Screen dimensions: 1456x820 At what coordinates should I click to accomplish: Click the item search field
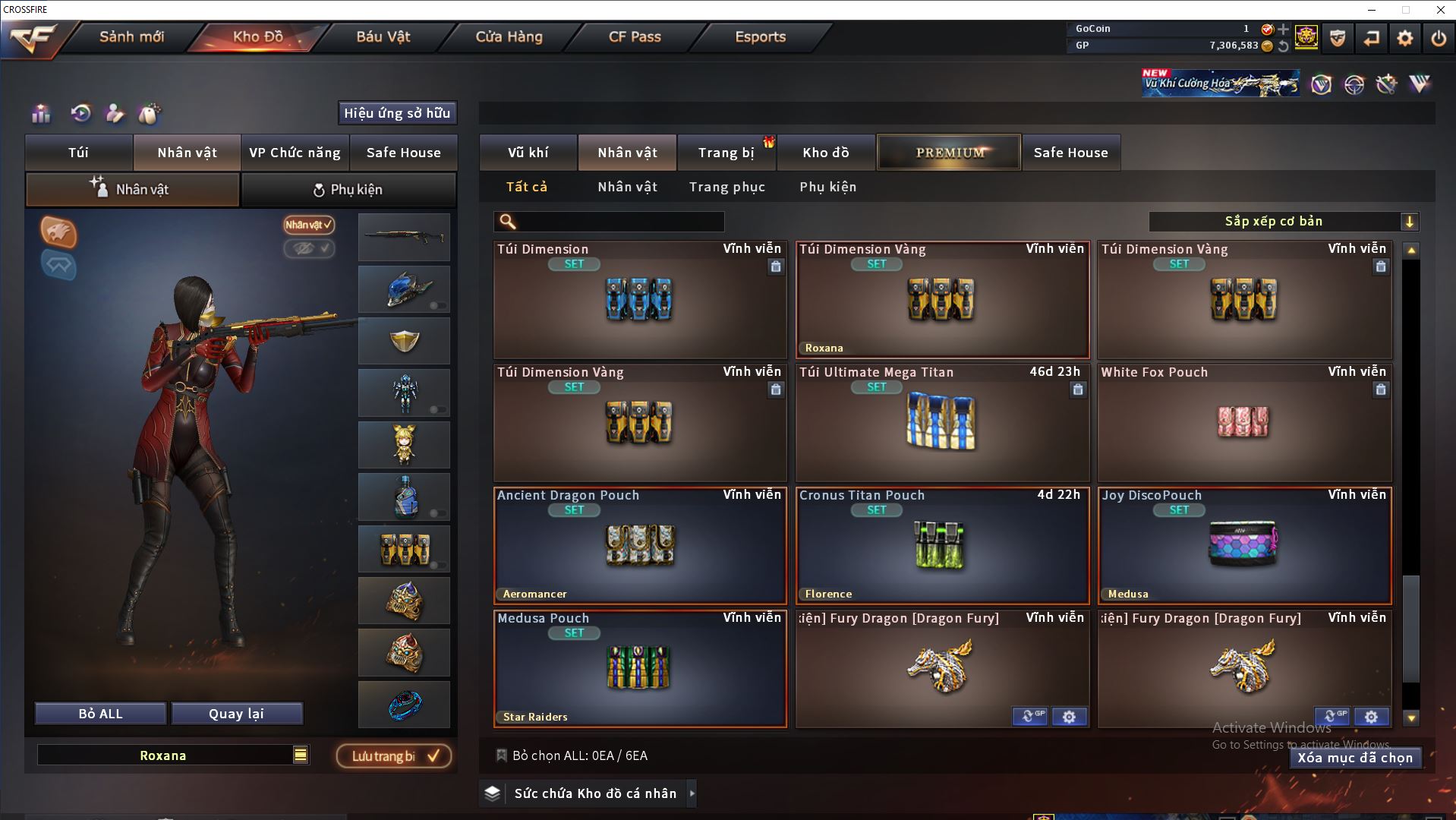point(619,222)
